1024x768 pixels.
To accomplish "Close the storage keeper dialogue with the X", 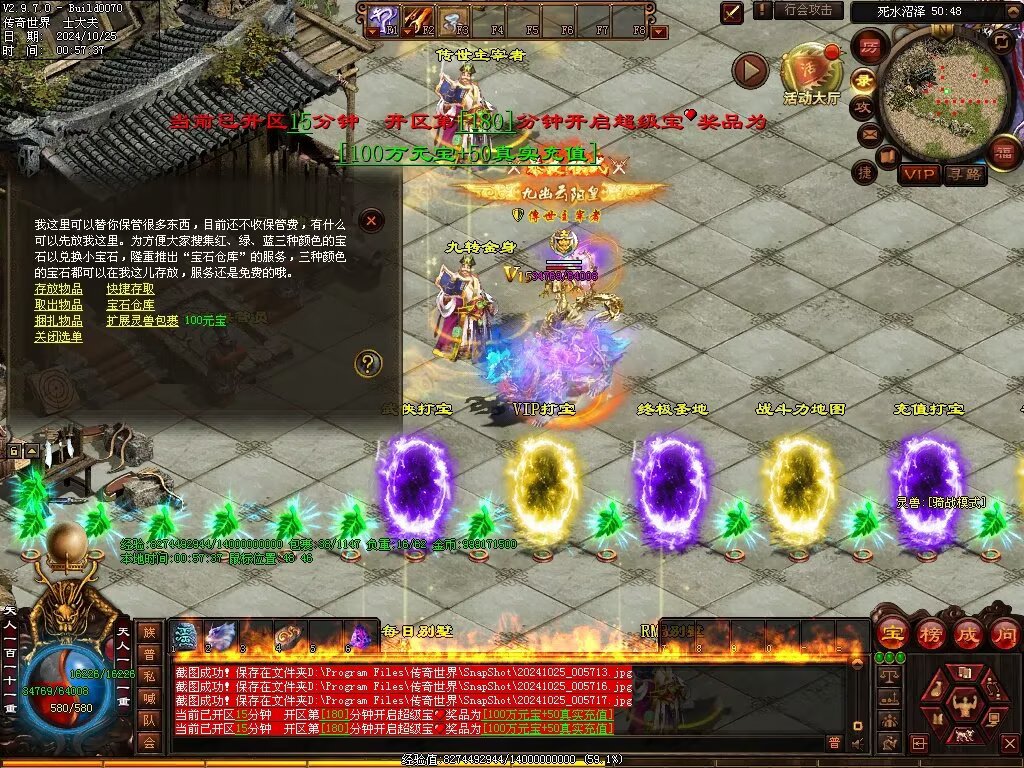I will coord(371,220).
